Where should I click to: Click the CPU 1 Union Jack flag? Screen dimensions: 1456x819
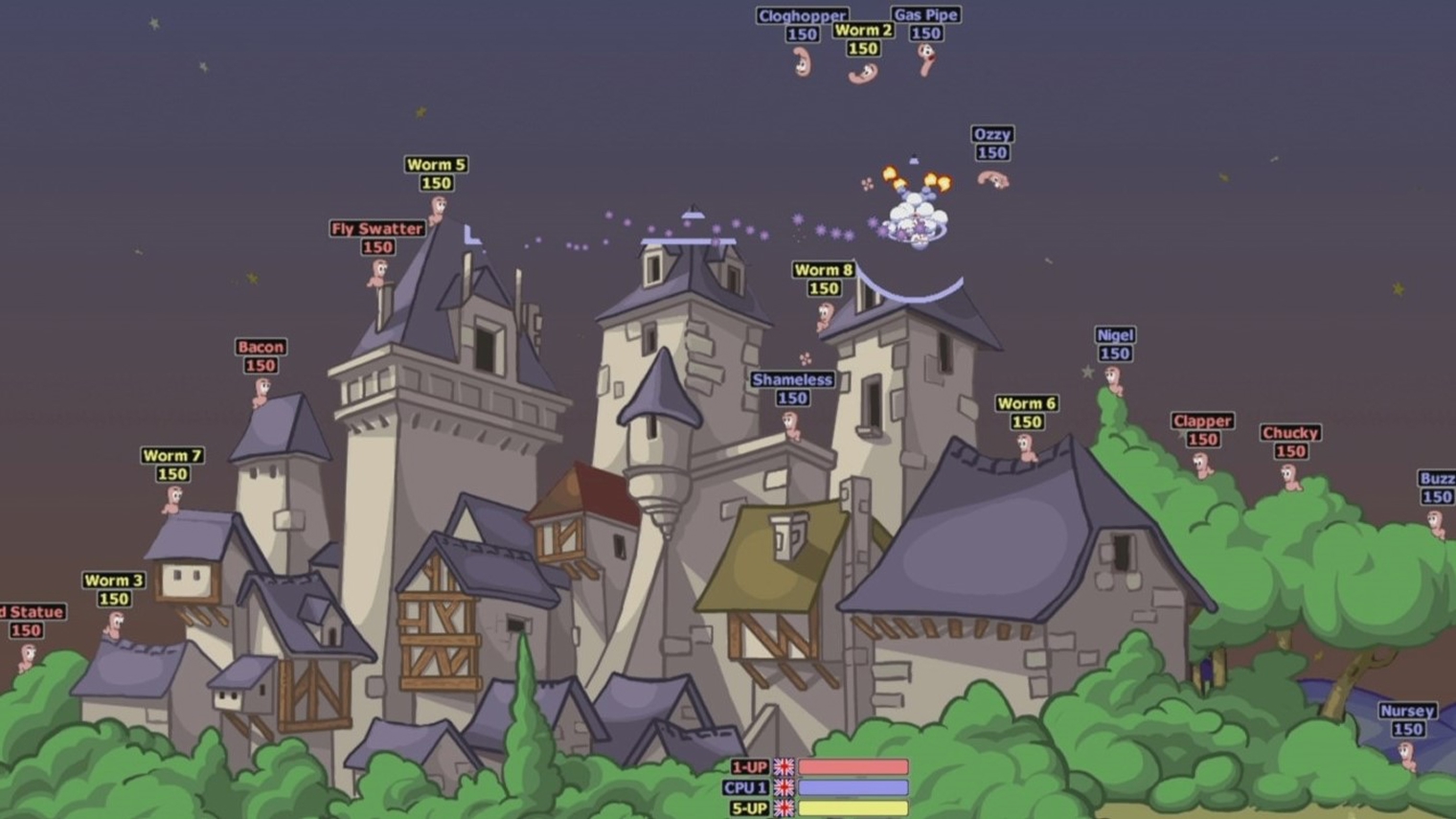pos(785,786)
